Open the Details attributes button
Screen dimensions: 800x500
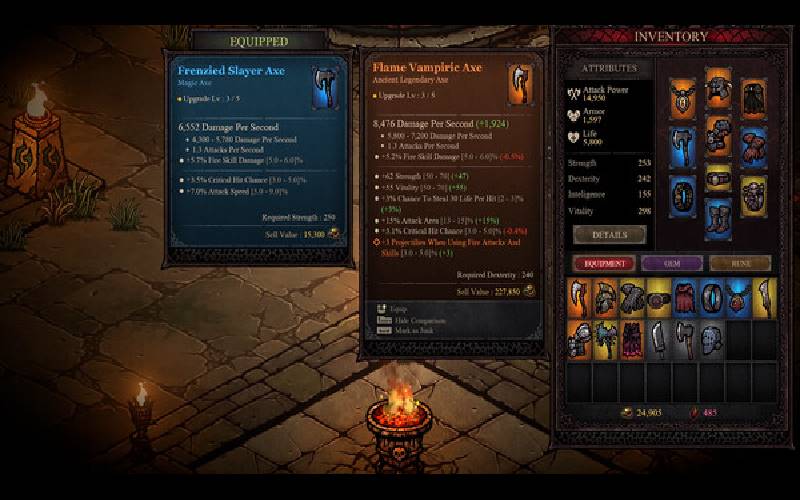click(x=609, y=234)
